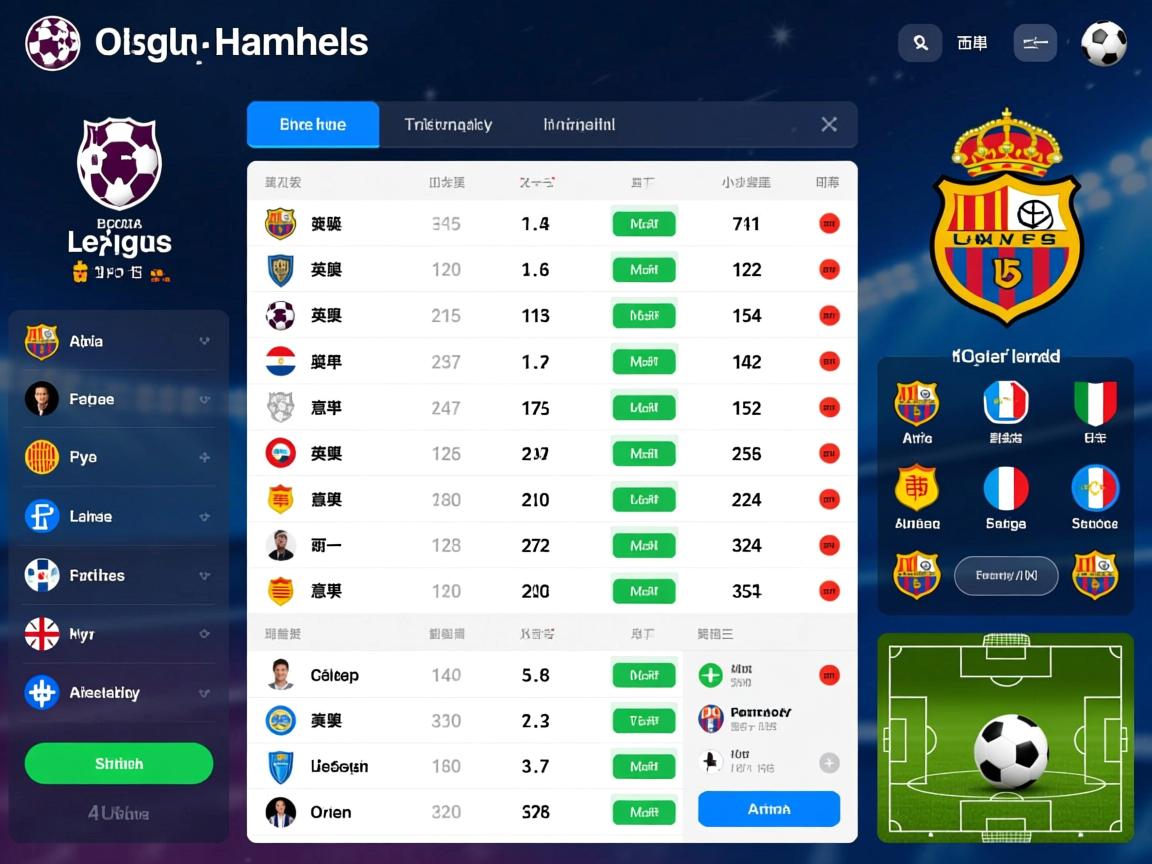Click the green Shtiich button
The image size is (1152, 864).
119,764
